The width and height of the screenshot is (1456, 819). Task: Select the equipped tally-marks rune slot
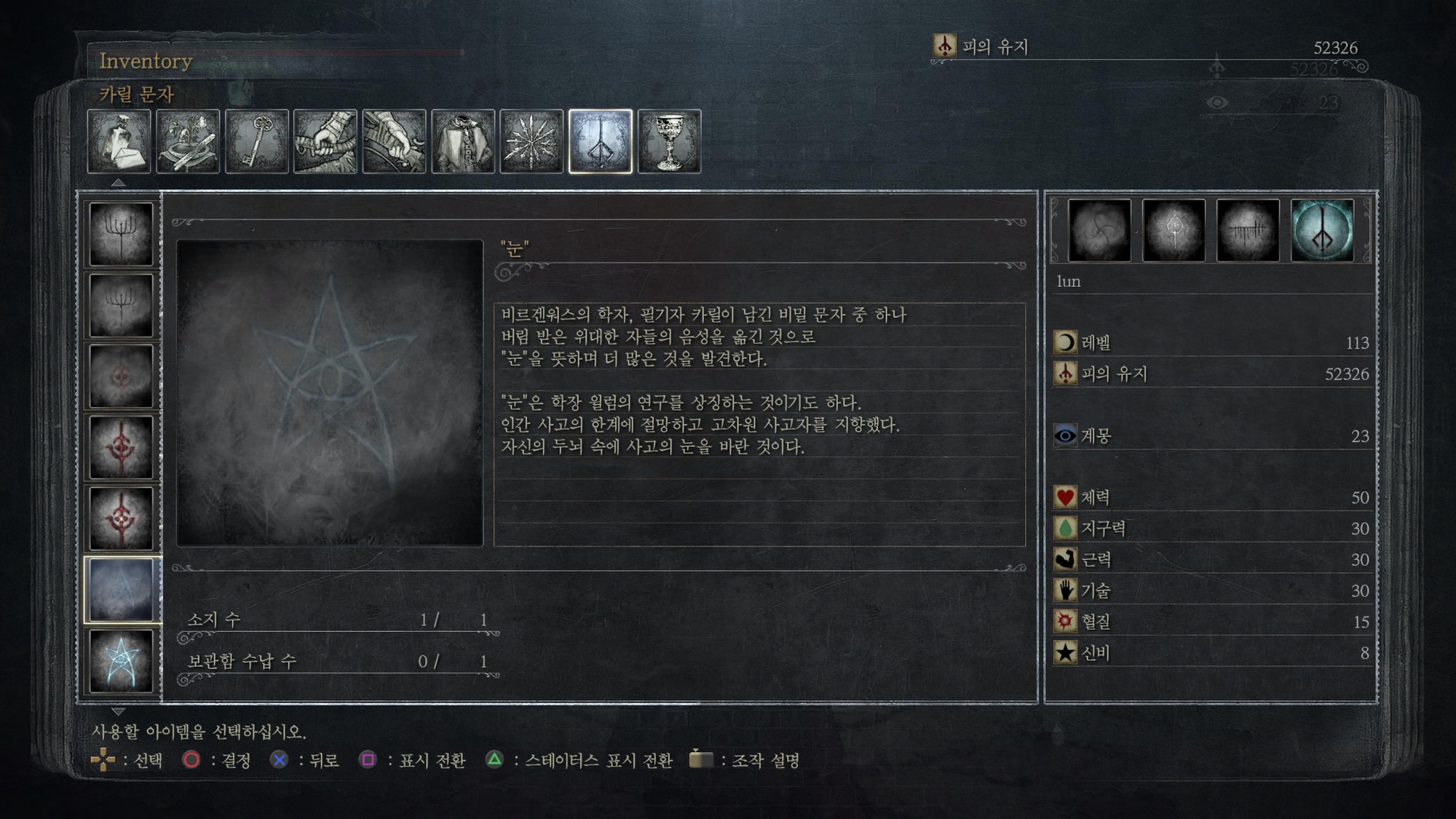click(x=1248, y=230)
